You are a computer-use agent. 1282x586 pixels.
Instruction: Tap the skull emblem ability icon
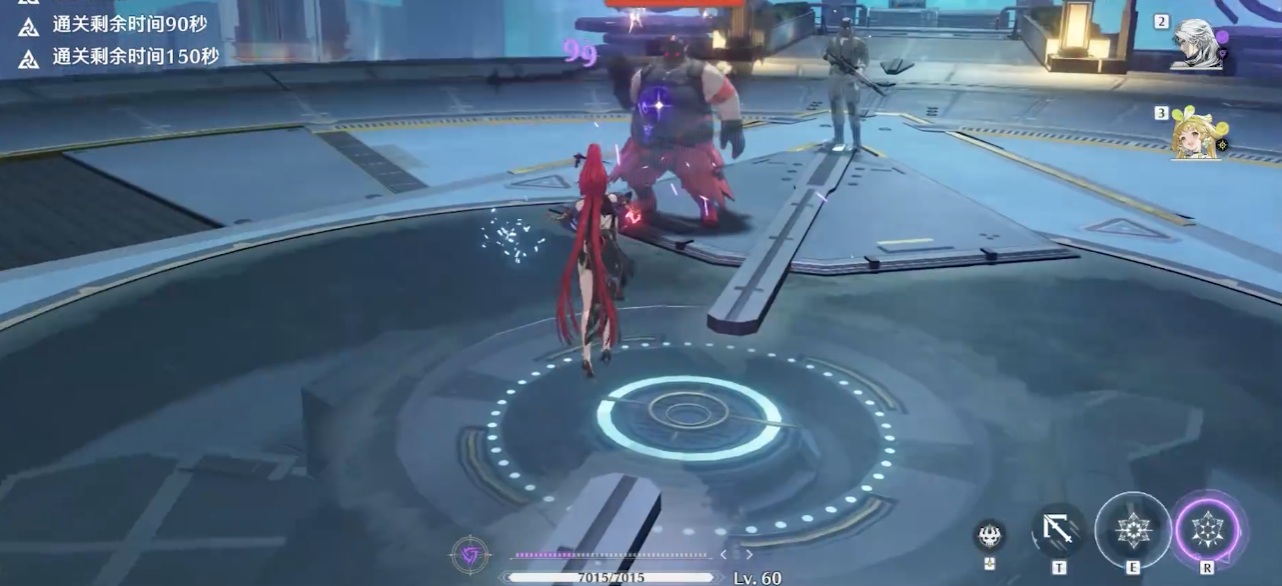coord(989,535)
